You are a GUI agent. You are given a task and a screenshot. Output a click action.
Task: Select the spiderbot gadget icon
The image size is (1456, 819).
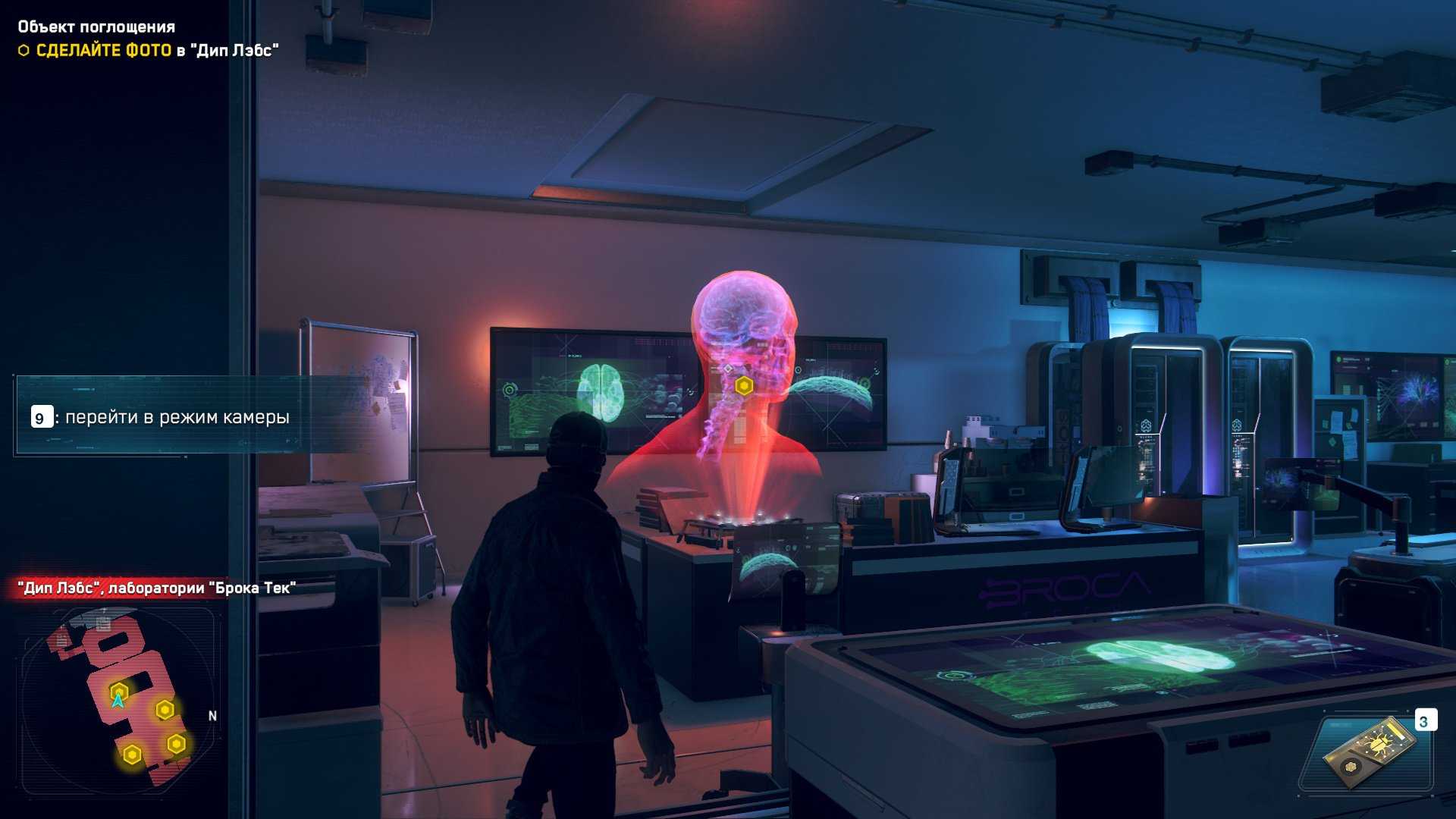tap(1370, 755)
